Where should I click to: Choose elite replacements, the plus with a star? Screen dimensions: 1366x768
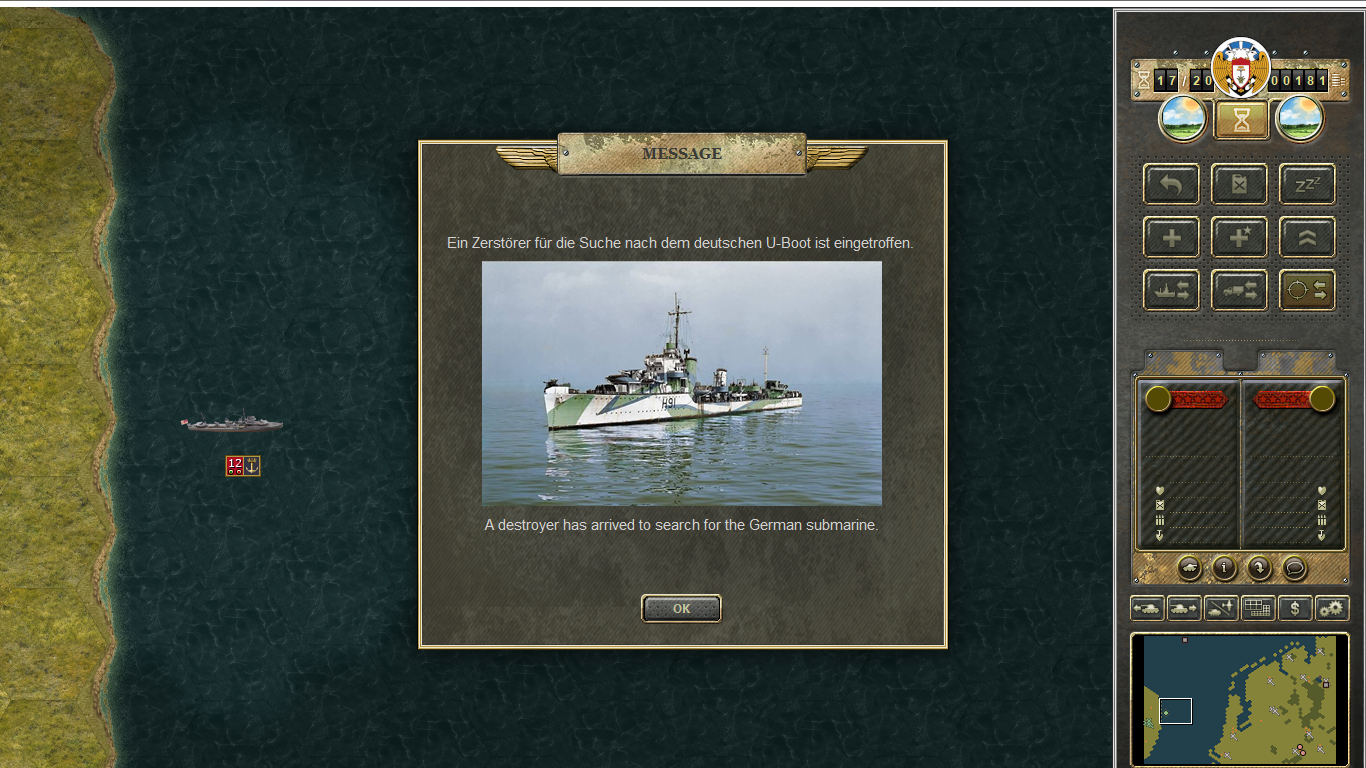[x=1239, y=237]
